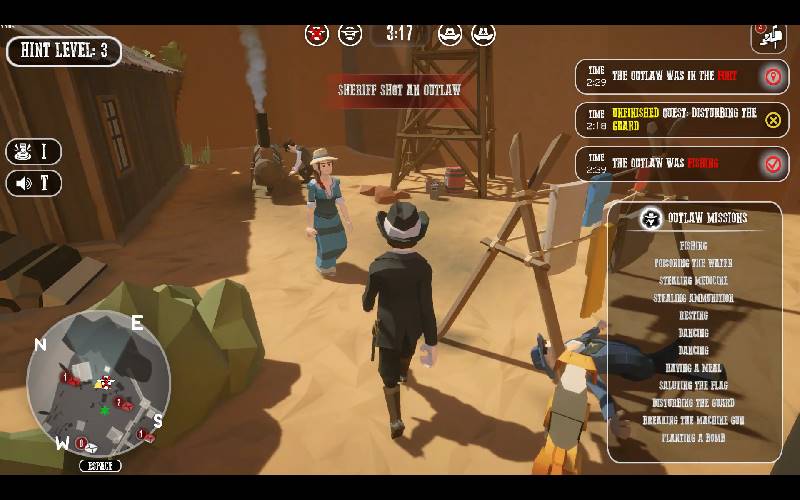Click the red marker numbered 2 on minimap
Screen dimensions: 800x500
pyautogui.click(x=119, y=403)
